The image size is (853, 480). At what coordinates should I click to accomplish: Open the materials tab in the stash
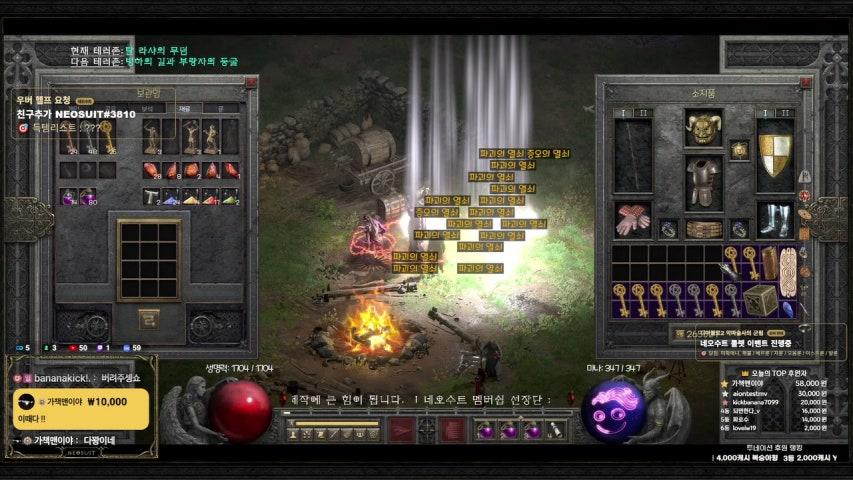point(185,108)
